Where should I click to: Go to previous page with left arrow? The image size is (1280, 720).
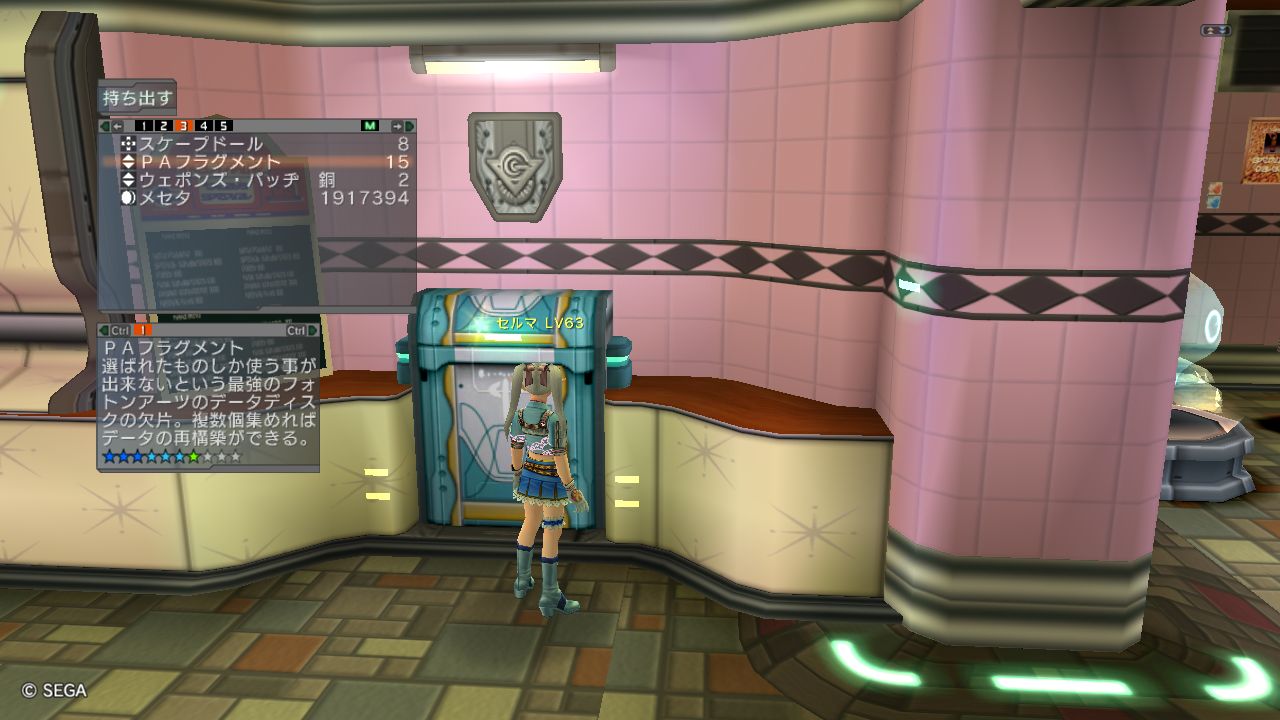click(x=117, y=126)
